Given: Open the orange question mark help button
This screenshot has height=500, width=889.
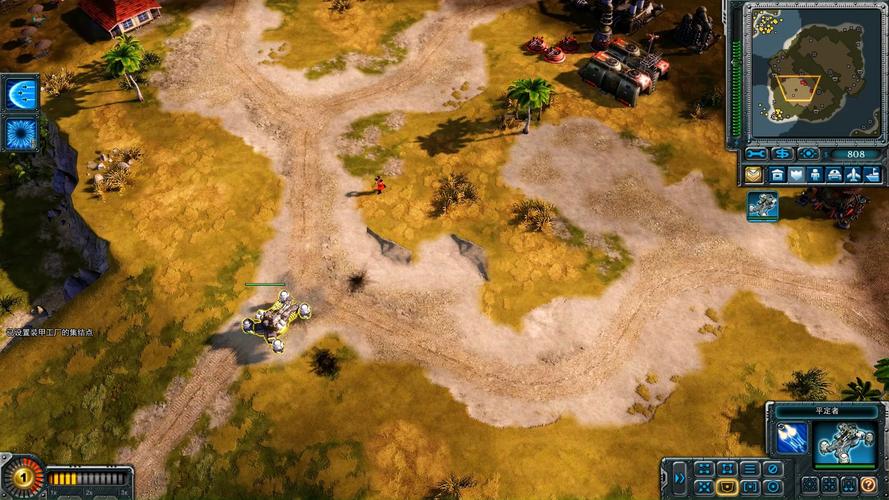Looking at the screenshot, I should [869, 485].
